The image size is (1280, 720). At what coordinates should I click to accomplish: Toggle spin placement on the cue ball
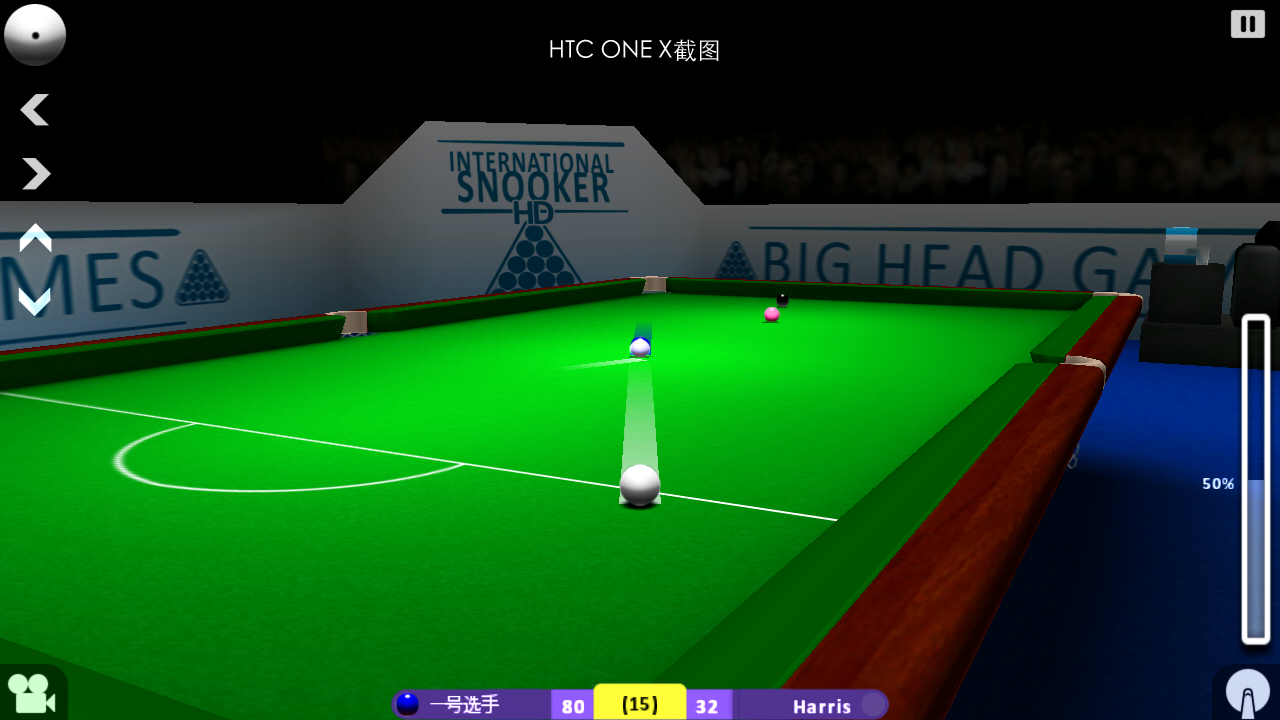[35, 35]
